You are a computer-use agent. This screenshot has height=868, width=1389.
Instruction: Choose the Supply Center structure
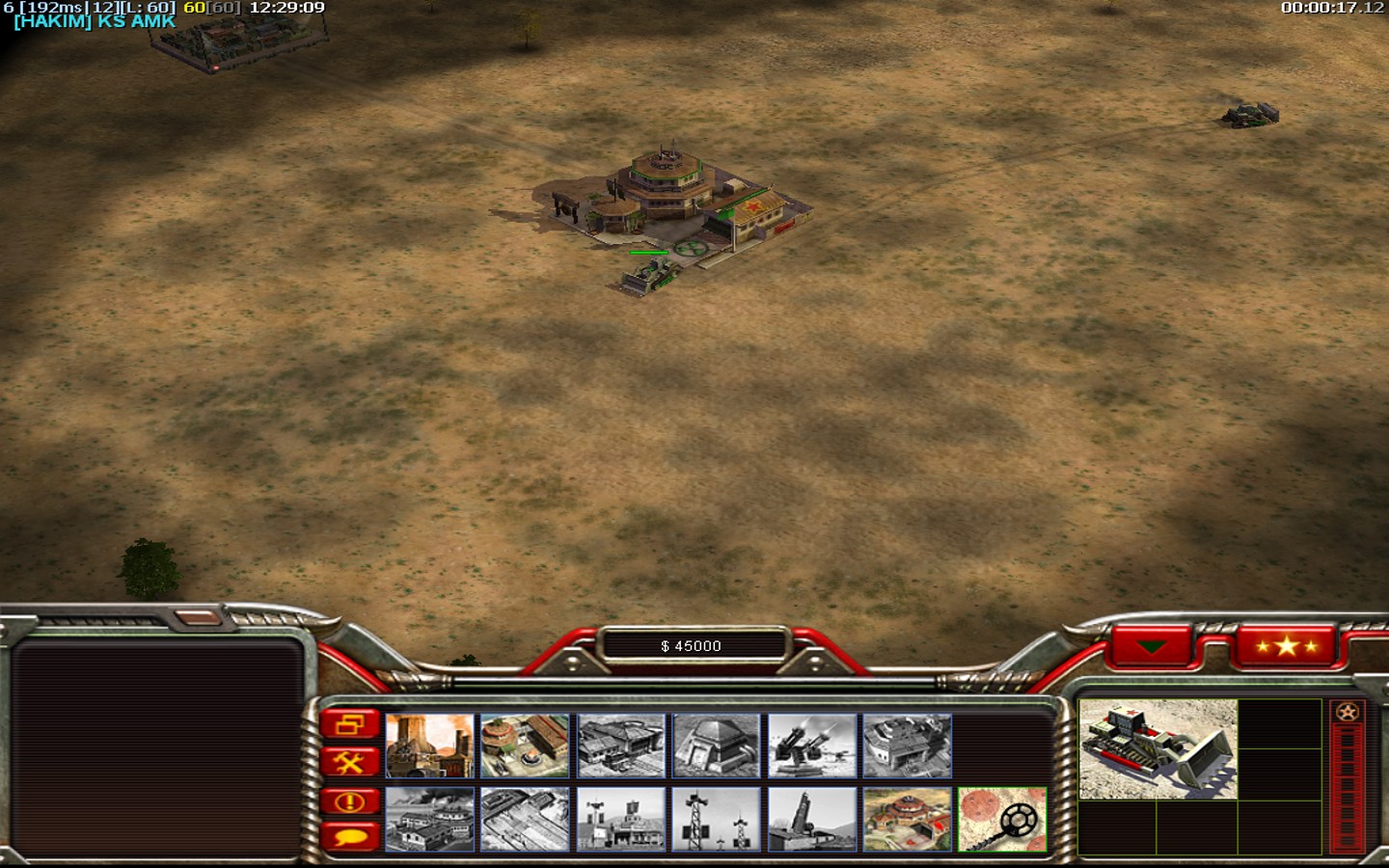[620, 746]
